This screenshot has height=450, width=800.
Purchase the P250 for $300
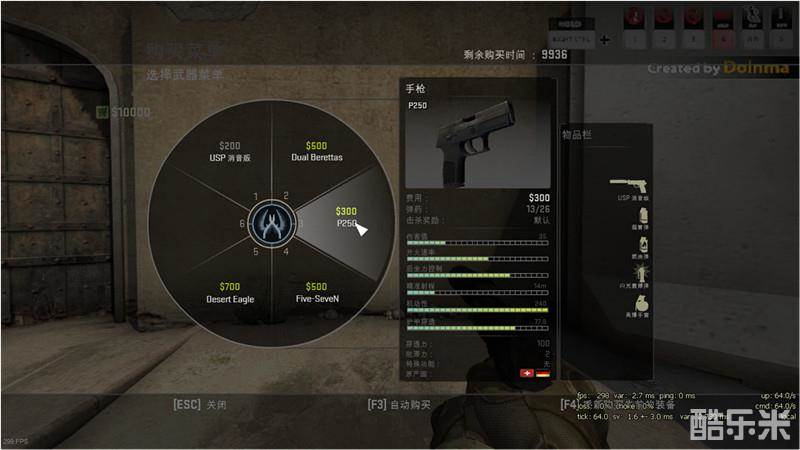coord(345,218)
